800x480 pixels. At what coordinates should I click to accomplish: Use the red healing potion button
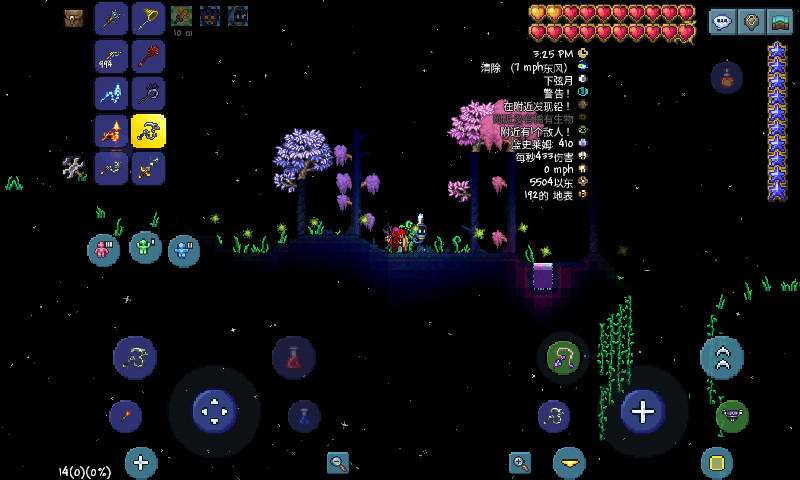pos(294,357)
